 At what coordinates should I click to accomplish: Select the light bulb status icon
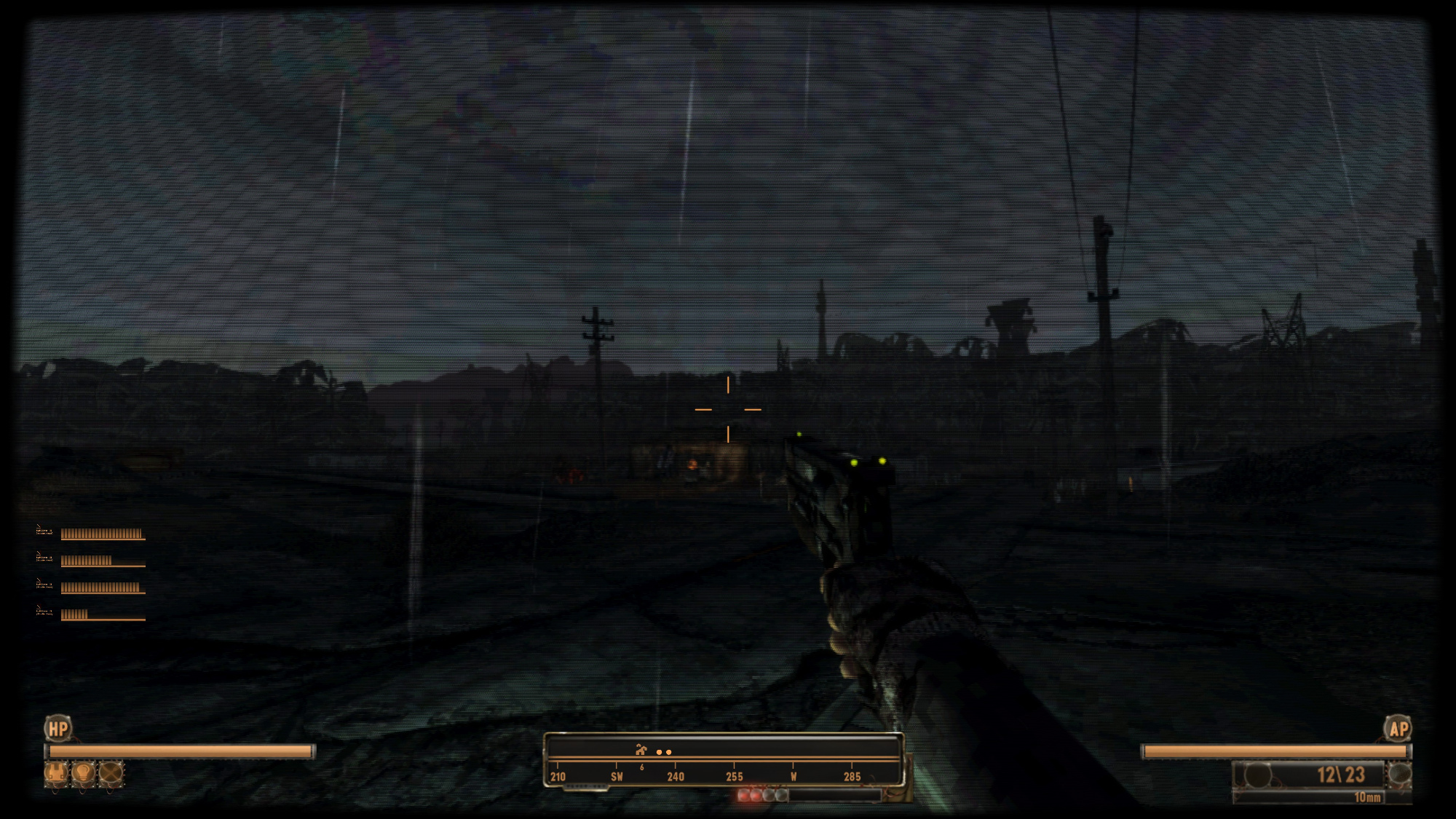pos(84,773)
